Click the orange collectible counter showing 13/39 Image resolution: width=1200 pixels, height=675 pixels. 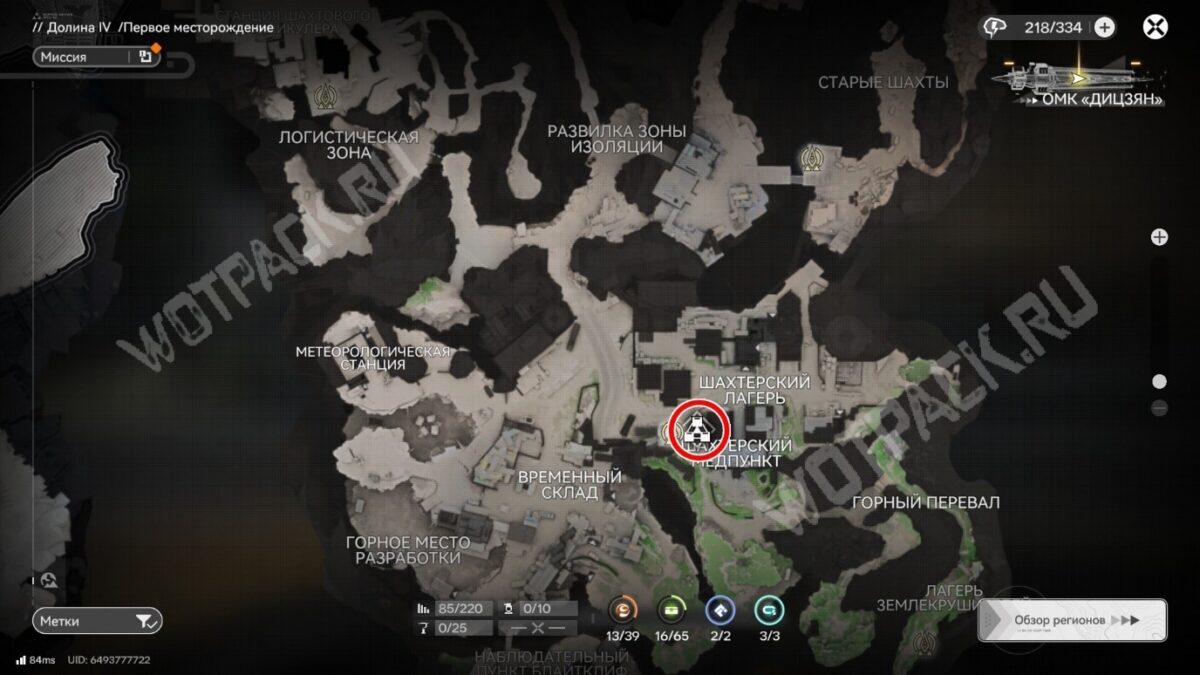(x=622, y=611)
